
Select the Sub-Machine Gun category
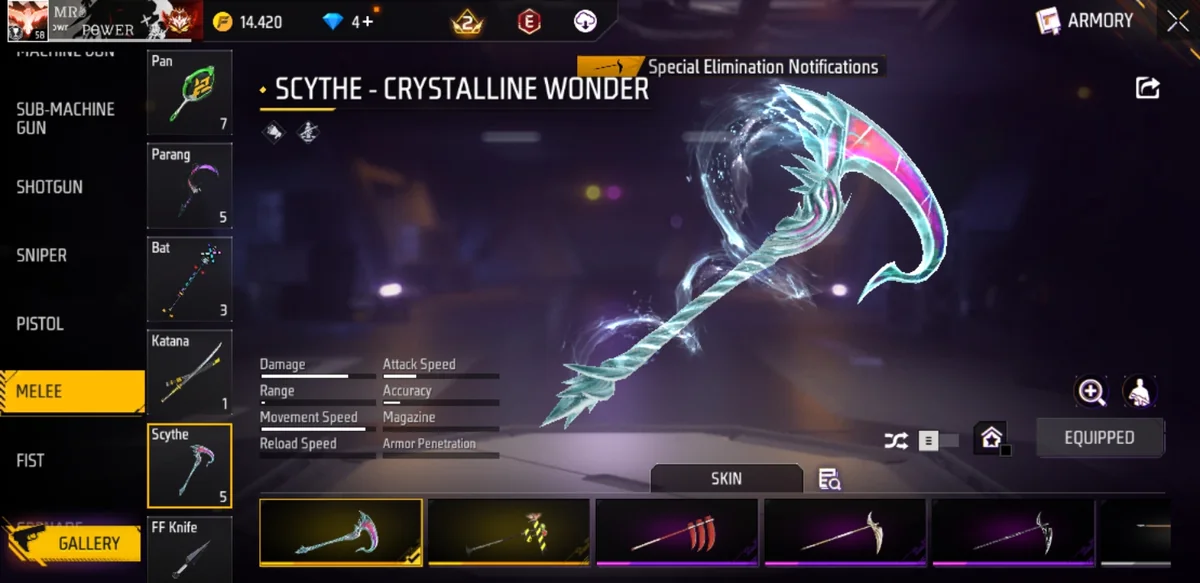tap(66, 118)
